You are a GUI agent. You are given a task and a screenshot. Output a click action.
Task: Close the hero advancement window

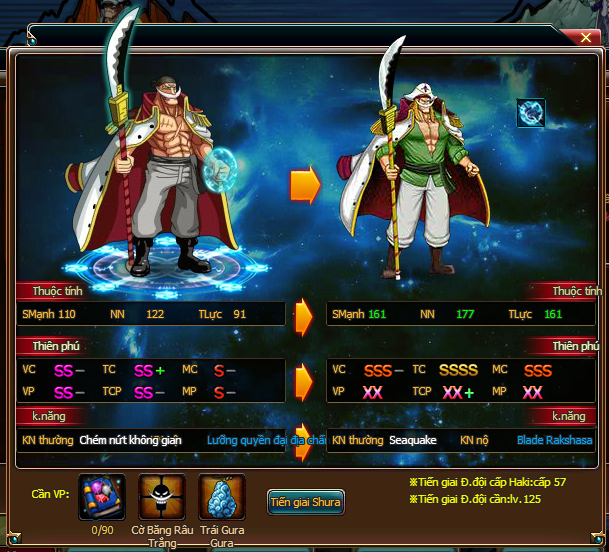585,37
